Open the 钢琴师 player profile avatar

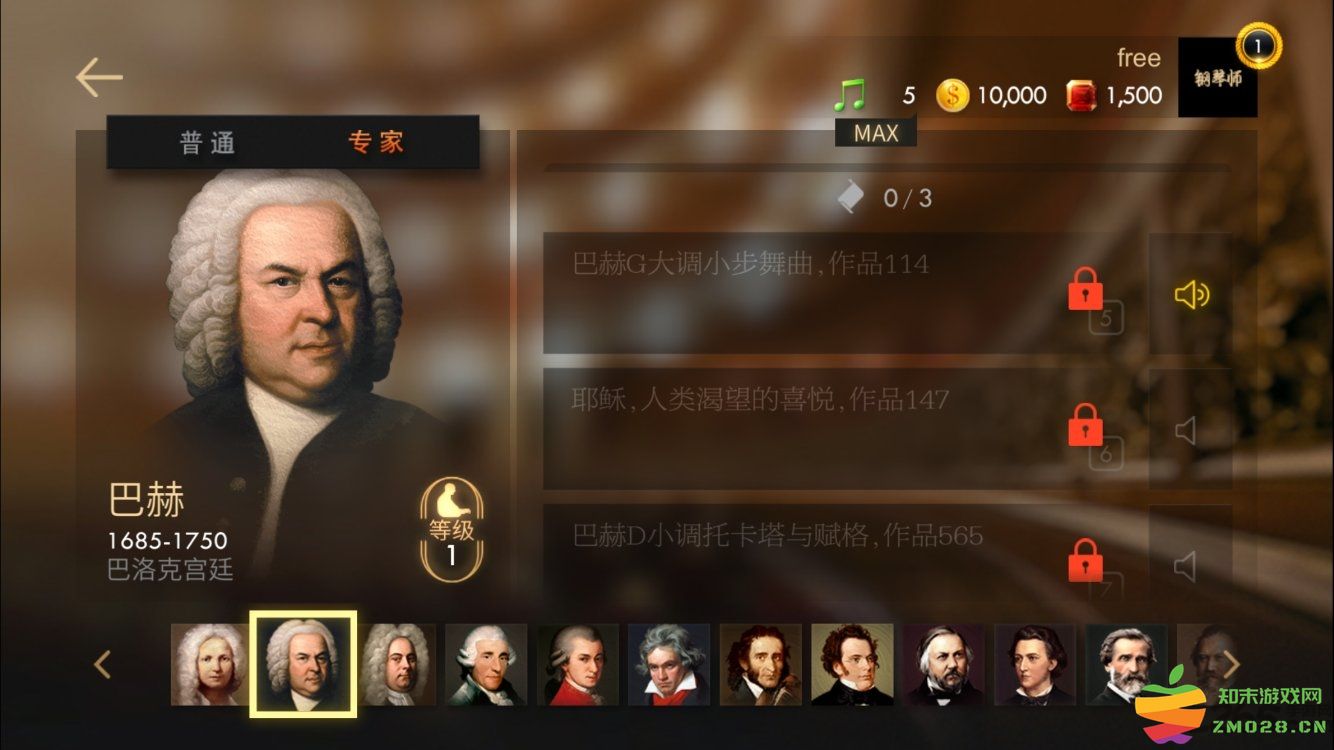[x=1217, y=78]
